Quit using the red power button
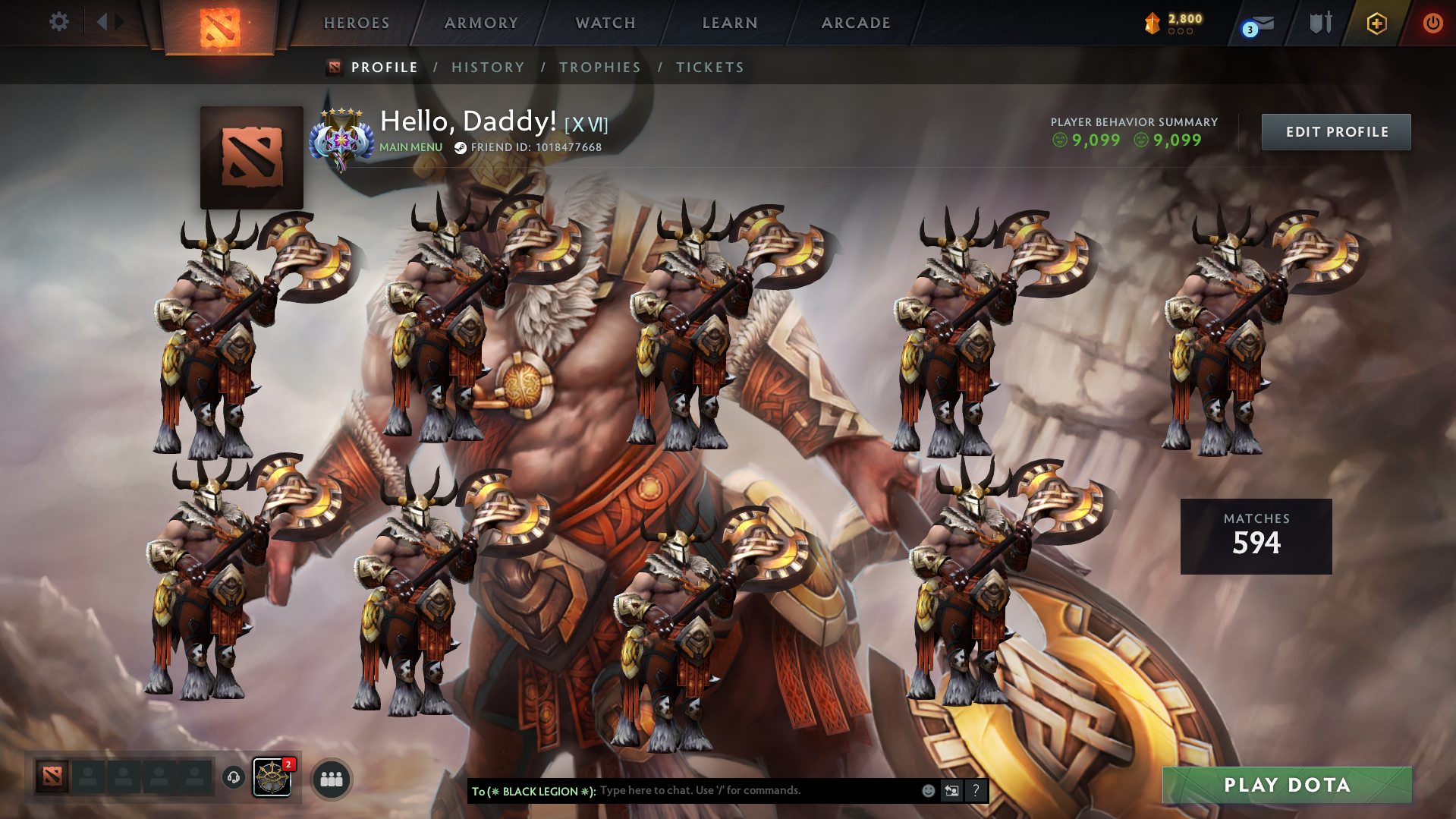The height and width of the screenshot is (819, 1456). [1432, 23]
